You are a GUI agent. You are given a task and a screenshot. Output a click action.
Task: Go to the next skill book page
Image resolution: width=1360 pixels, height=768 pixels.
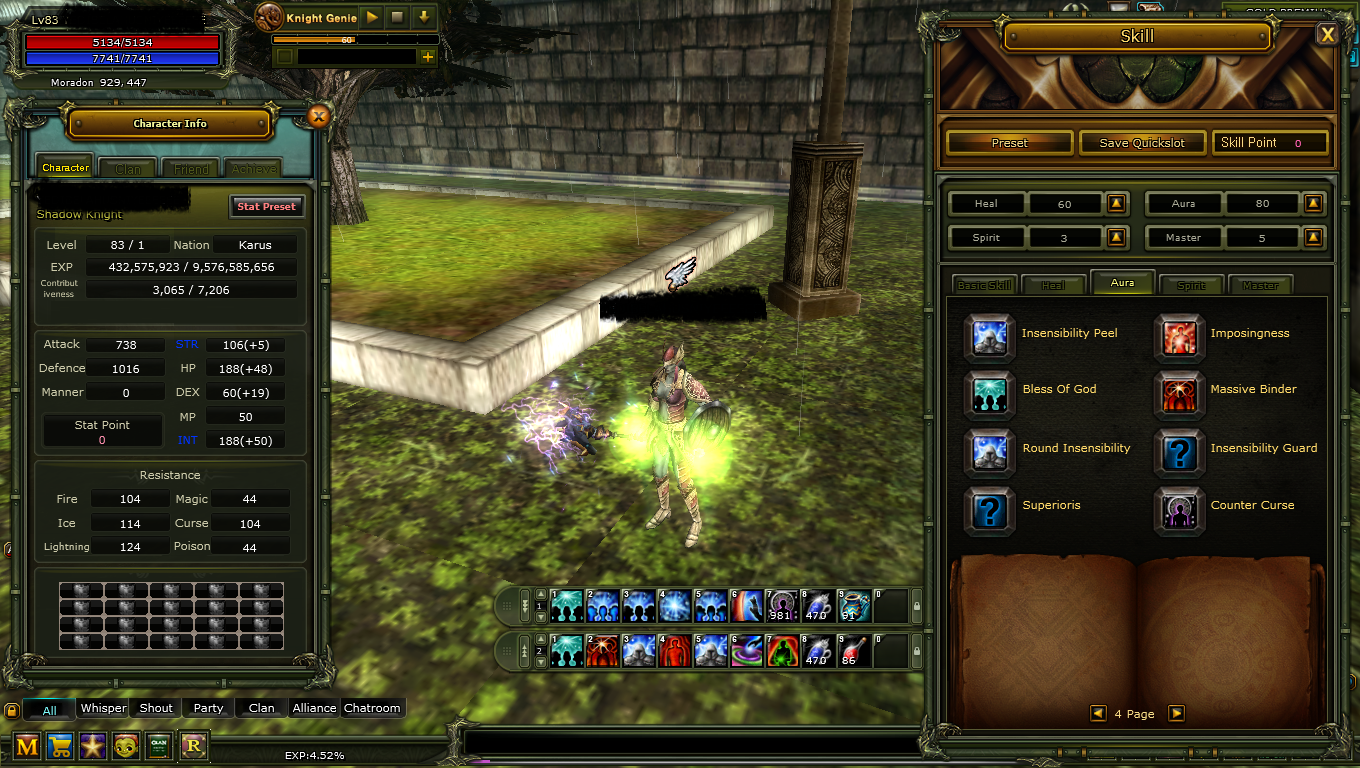(1177, 713)
